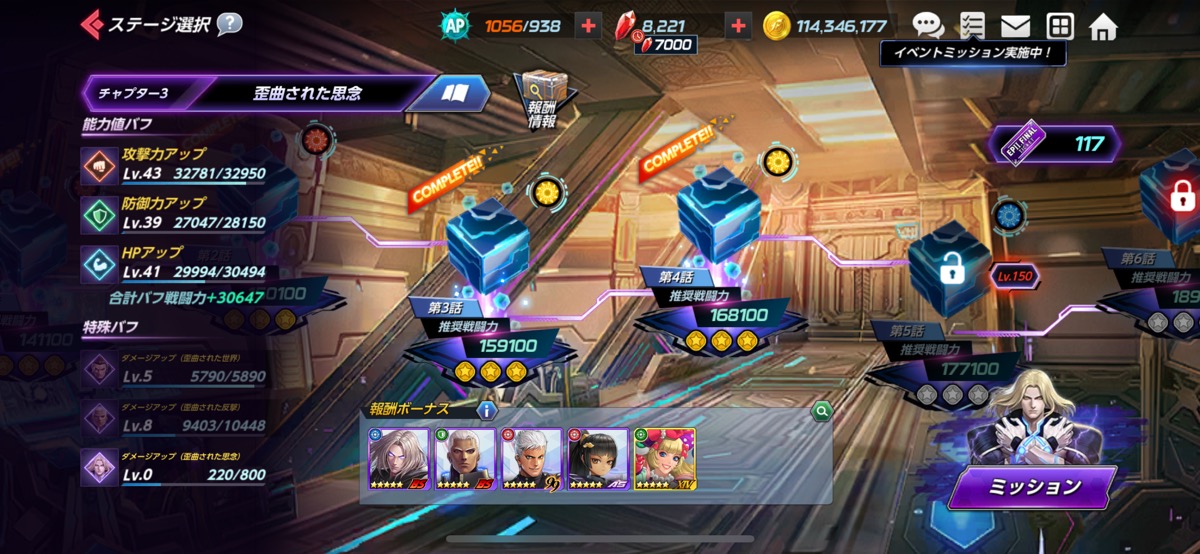Open the chat bubbles icon

coord(927,25)
